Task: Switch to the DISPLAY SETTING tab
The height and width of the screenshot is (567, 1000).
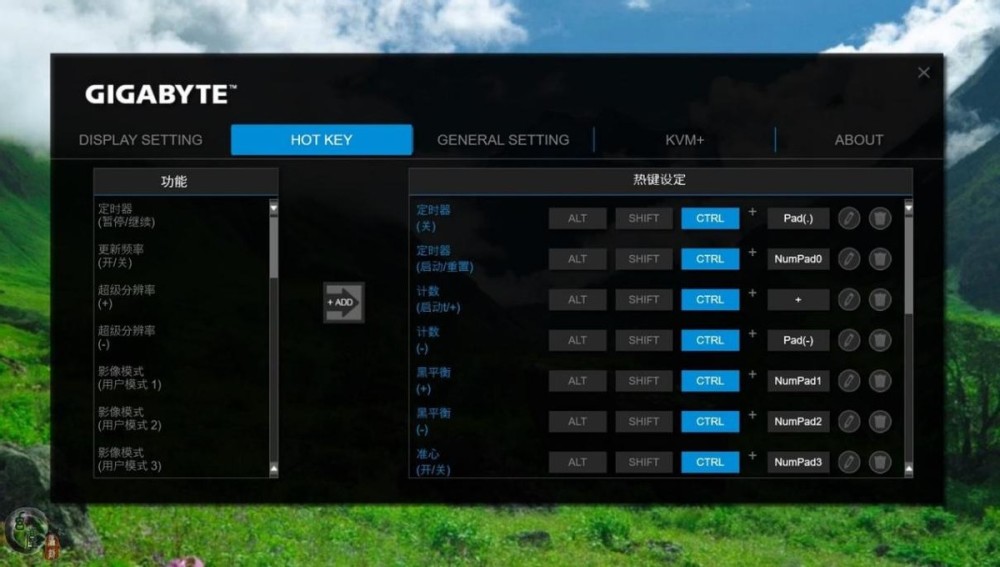Action: coord(140,140)
